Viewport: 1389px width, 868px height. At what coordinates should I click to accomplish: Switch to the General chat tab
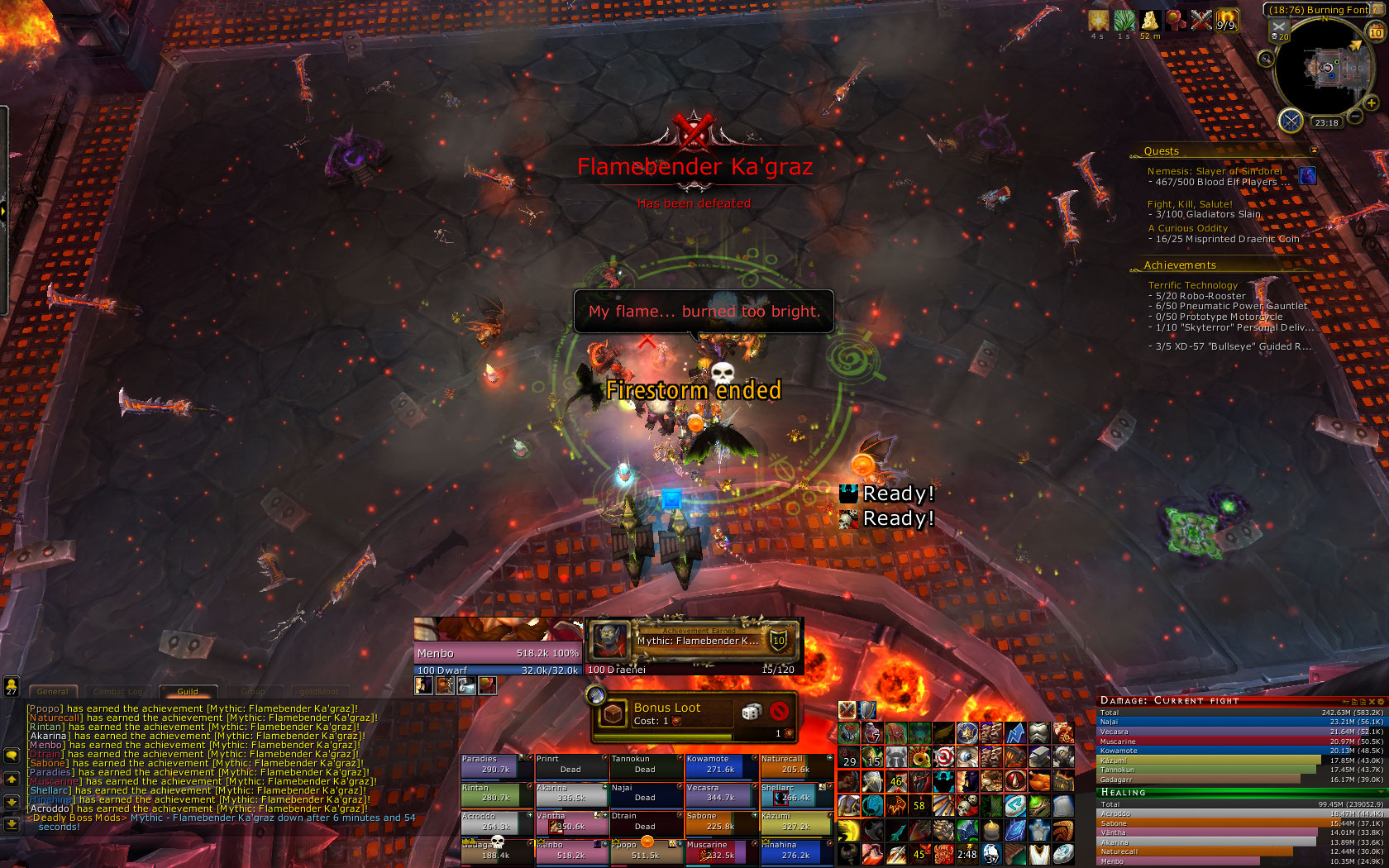pyautogui.click(x=53, y=692)
